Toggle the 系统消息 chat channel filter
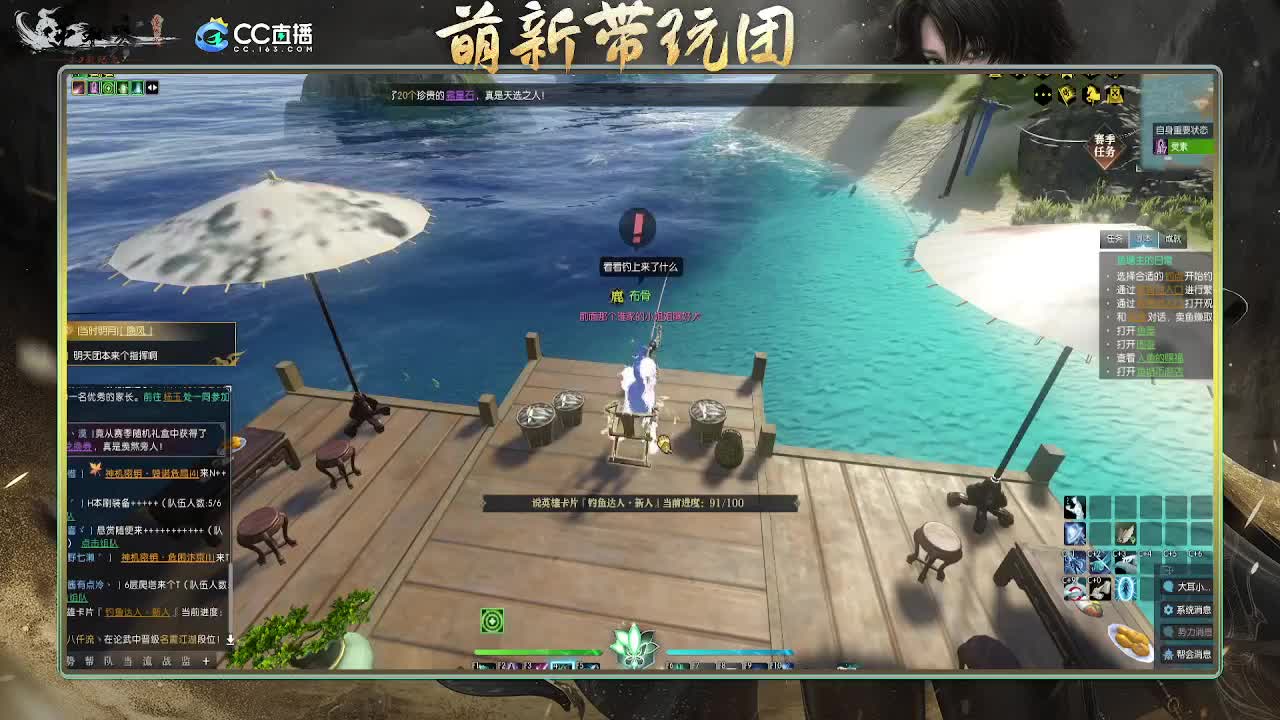The width and height of the screenshot is (1280, 720). [1189, 610]
